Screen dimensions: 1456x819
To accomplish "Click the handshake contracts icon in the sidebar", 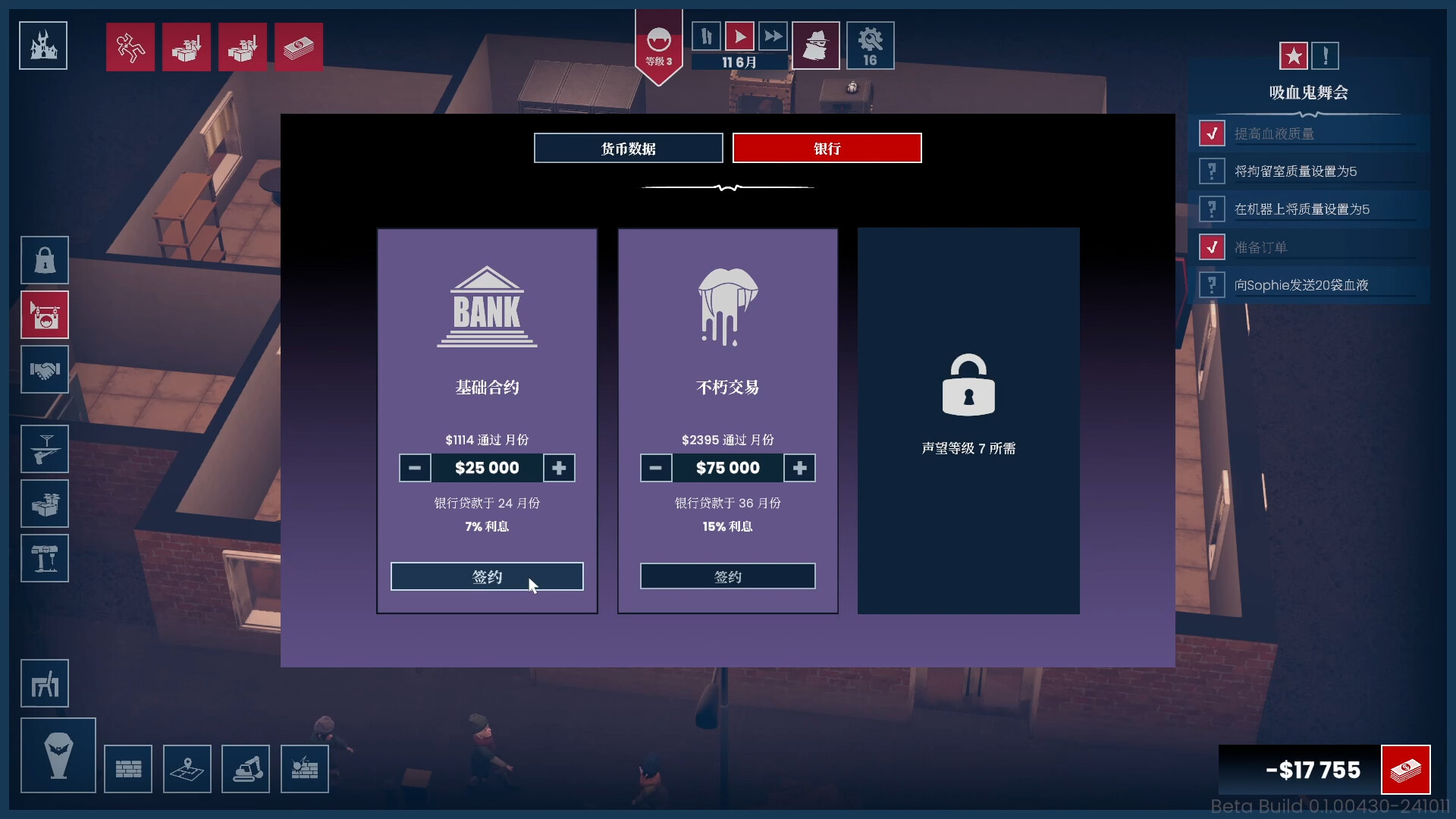I will coord(44,371).
